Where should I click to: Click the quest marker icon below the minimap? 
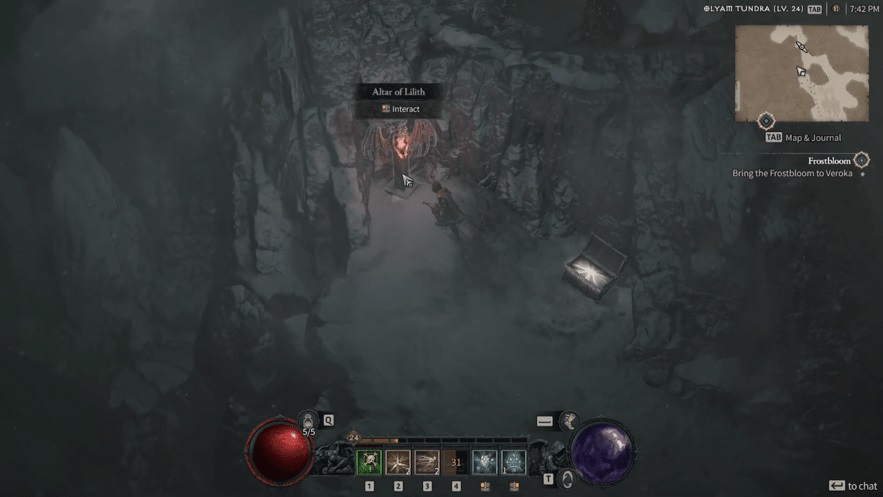tap(766, 122)
